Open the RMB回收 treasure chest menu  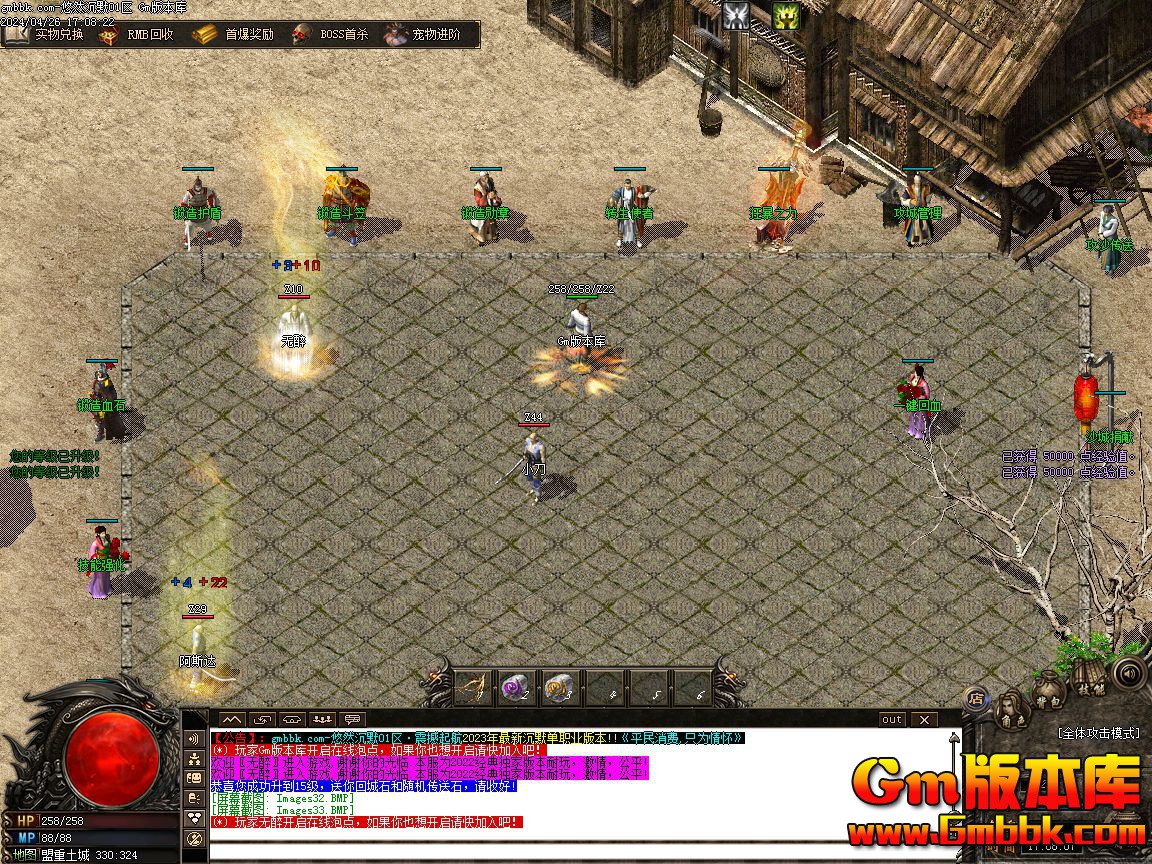click(x=137, y=34)
